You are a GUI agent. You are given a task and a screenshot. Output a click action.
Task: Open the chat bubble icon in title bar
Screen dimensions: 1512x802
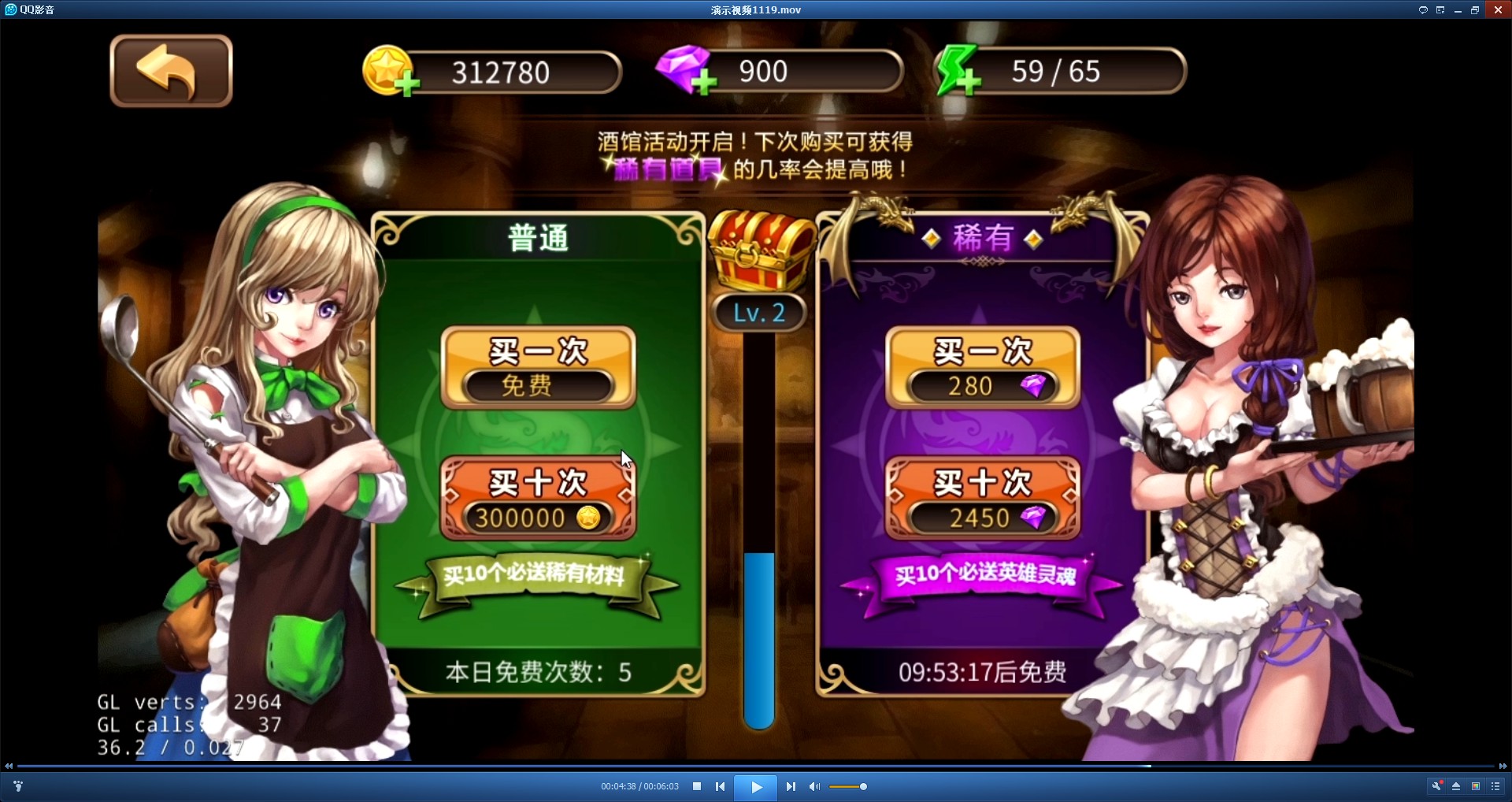1423,9
